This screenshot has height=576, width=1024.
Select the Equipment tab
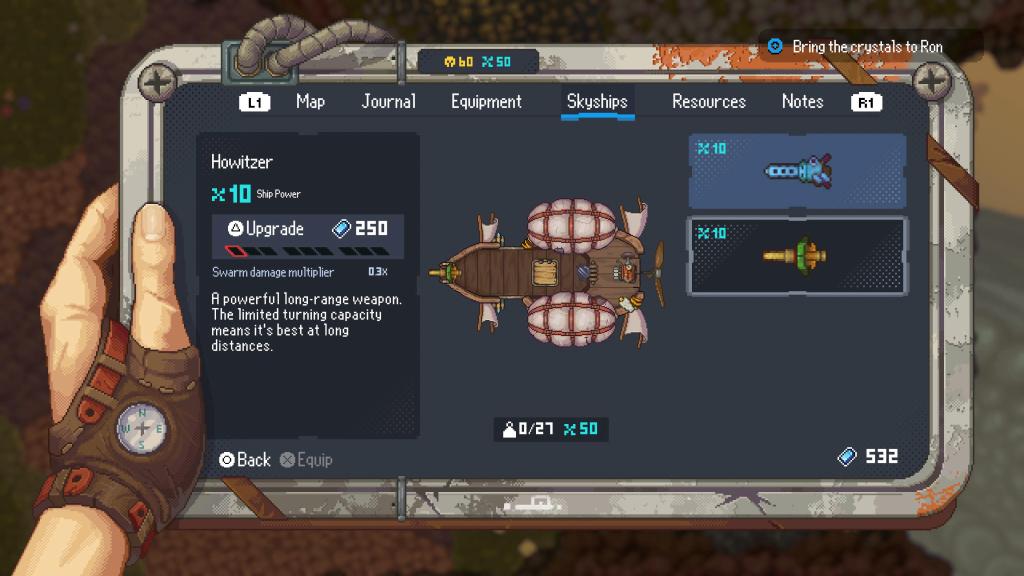coord(486,101)
